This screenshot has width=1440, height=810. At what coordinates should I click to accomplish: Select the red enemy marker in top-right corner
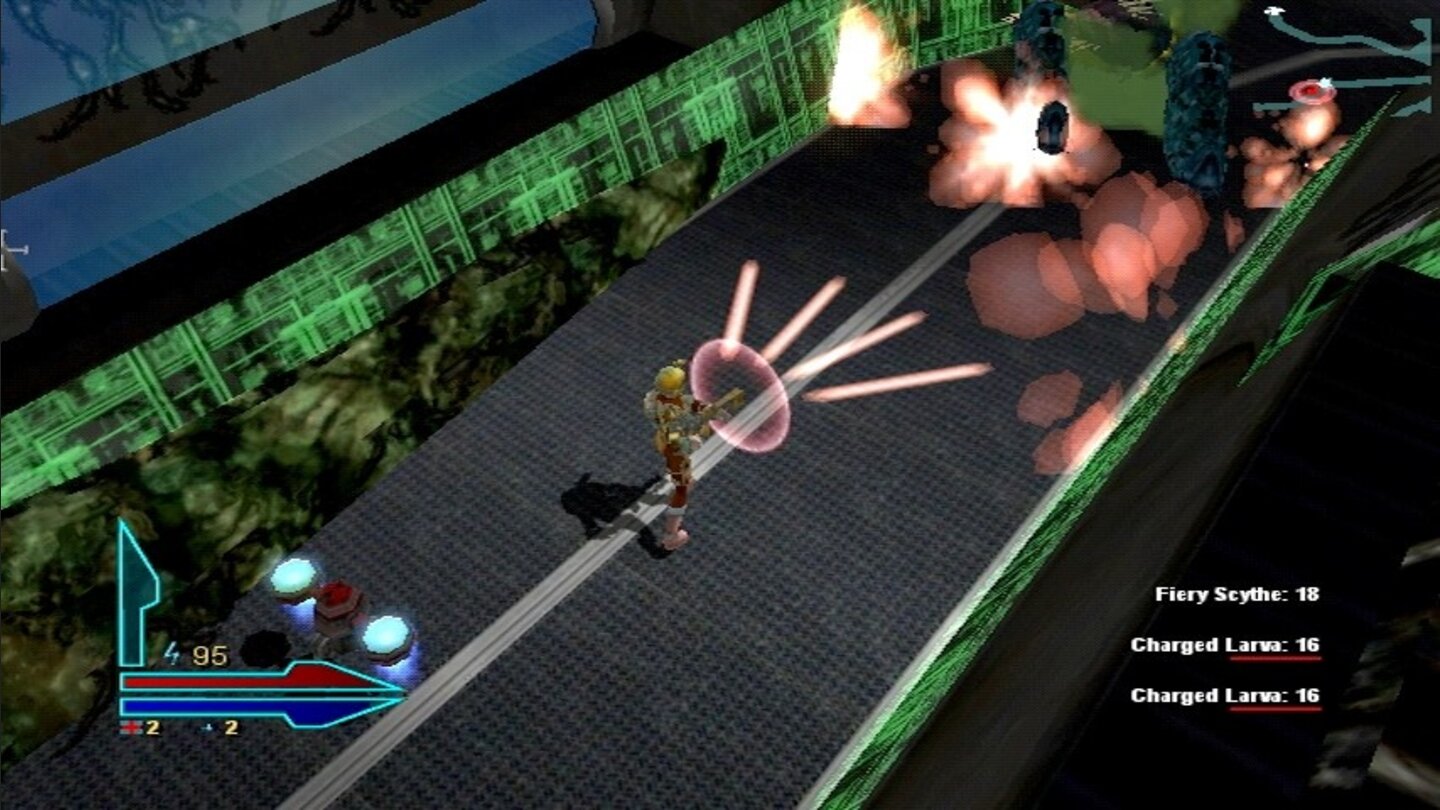coord(1312,91)
